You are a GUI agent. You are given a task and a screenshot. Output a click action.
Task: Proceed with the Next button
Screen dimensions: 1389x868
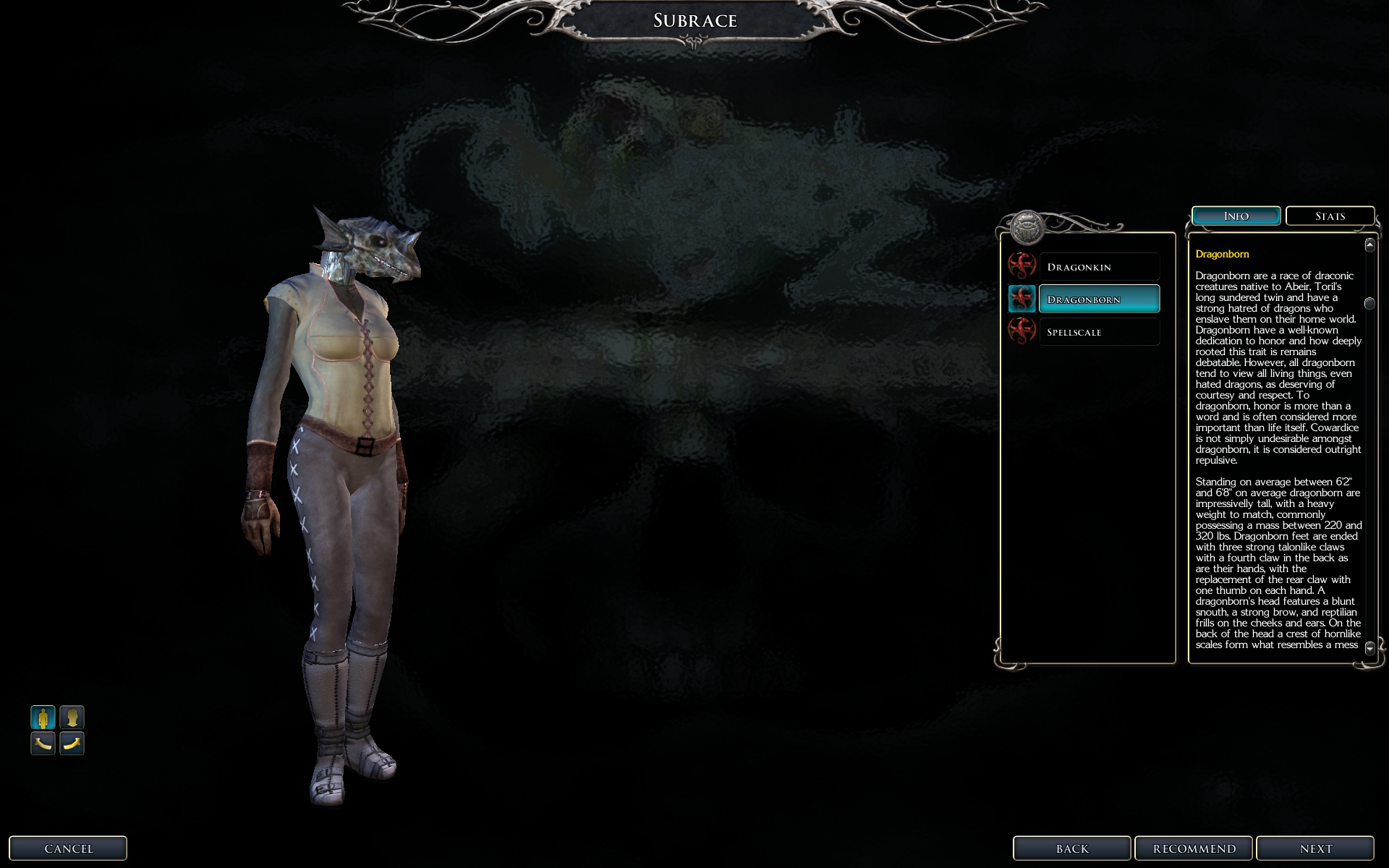pyautogui.click(x=1314, y=848)
